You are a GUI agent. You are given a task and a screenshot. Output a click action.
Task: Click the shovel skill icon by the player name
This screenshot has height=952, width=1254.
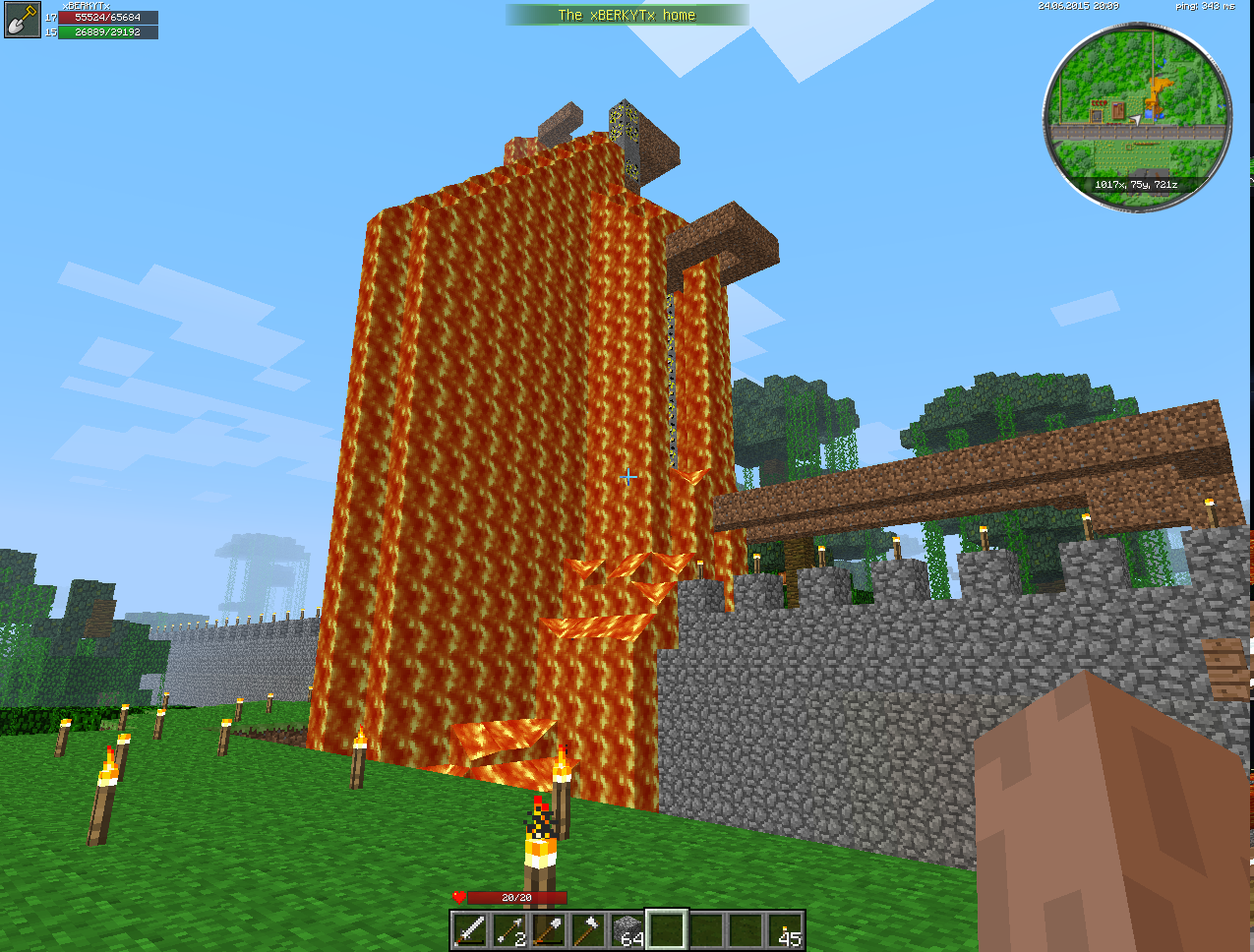tap(22, 21)
